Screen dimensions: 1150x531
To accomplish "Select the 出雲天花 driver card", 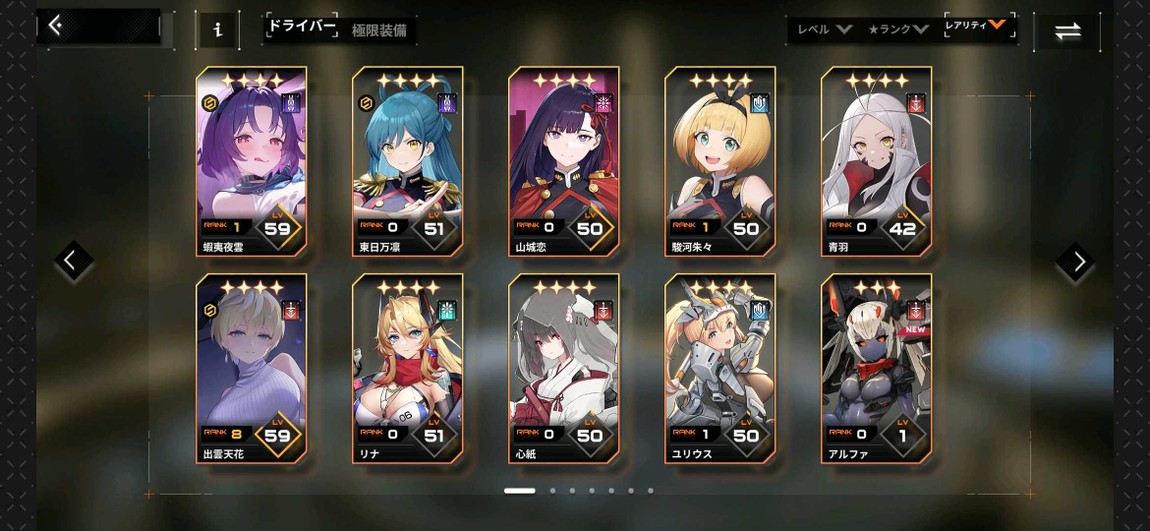I will click(251, 367).
